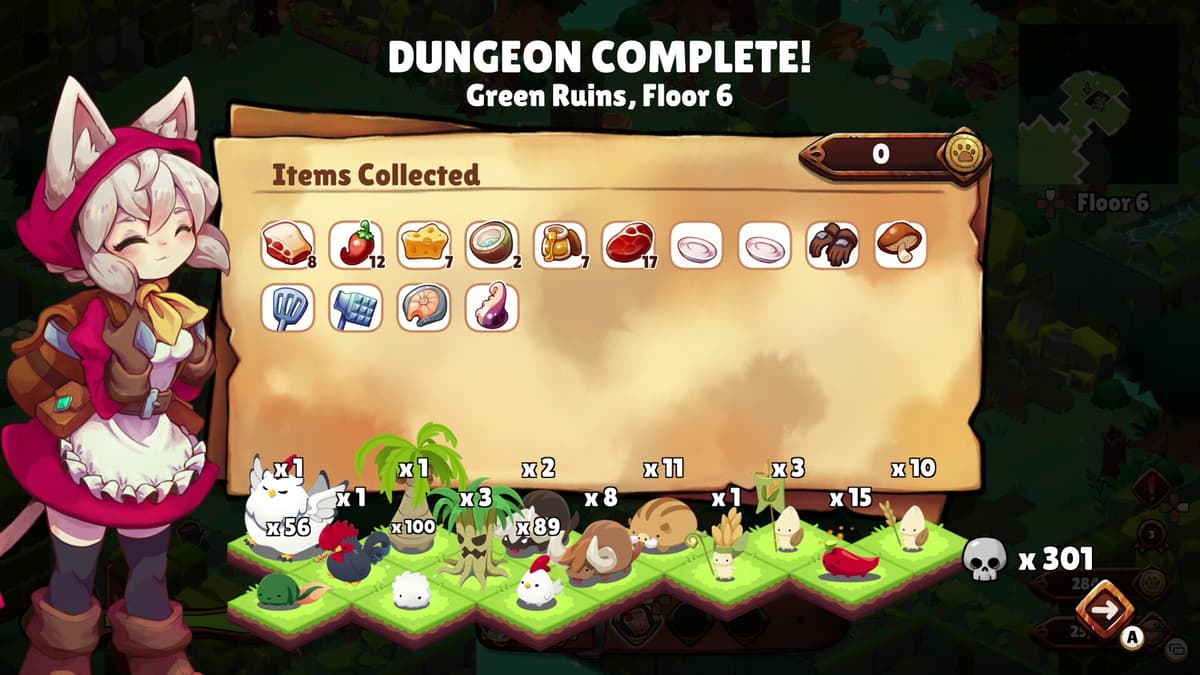Select the red chili pepper slot
Screen dimensions: 1200x675
(x=356, y=245)
